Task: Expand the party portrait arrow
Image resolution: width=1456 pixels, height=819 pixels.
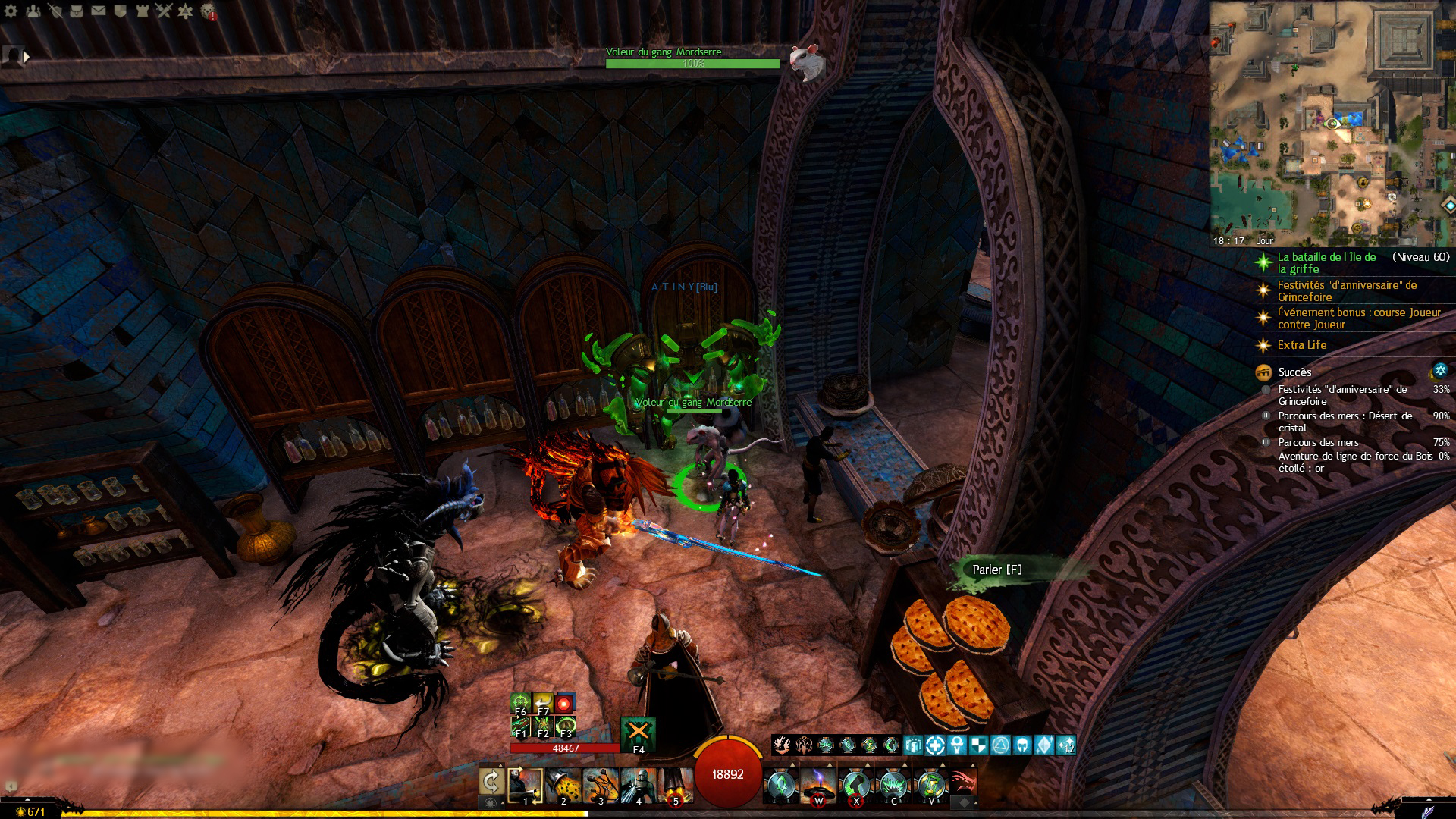Action: tap(27, 56)
